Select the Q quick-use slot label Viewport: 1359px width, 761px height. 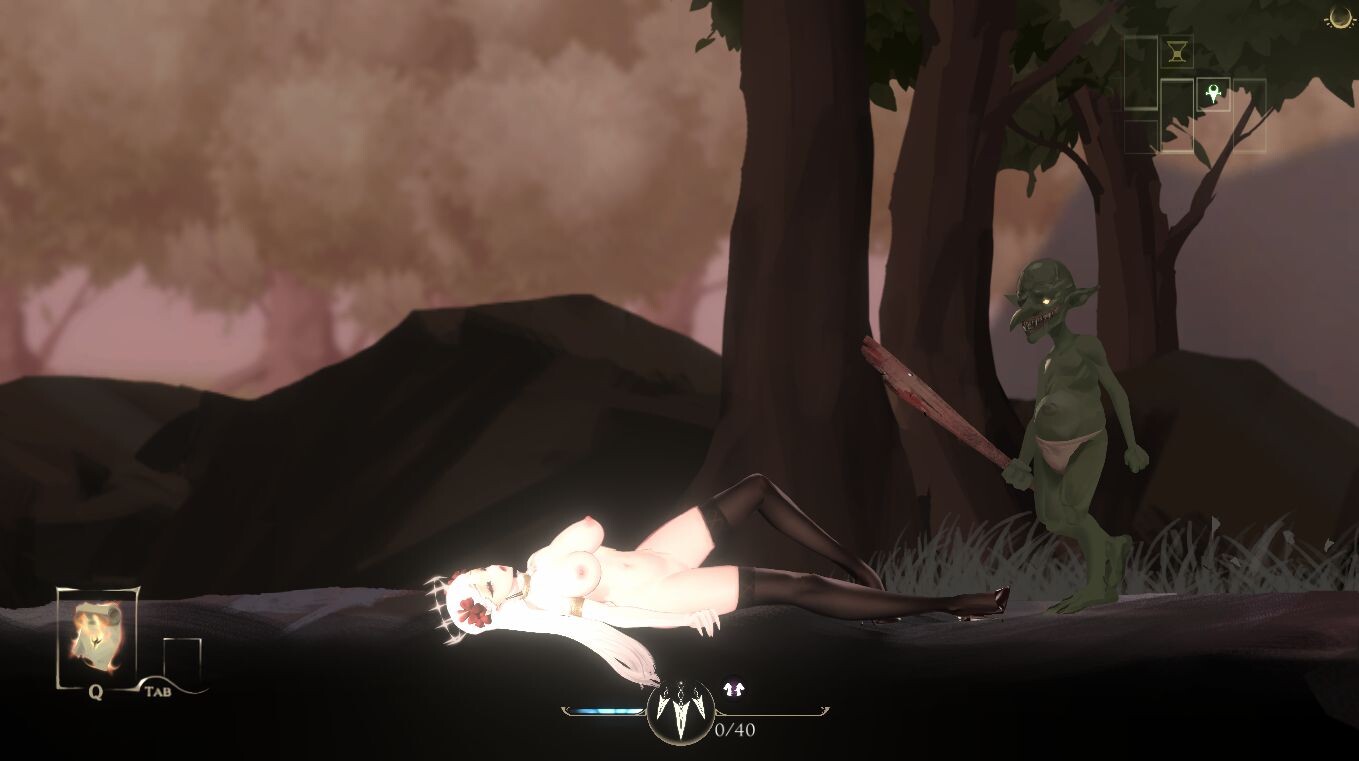coord(95,690)
